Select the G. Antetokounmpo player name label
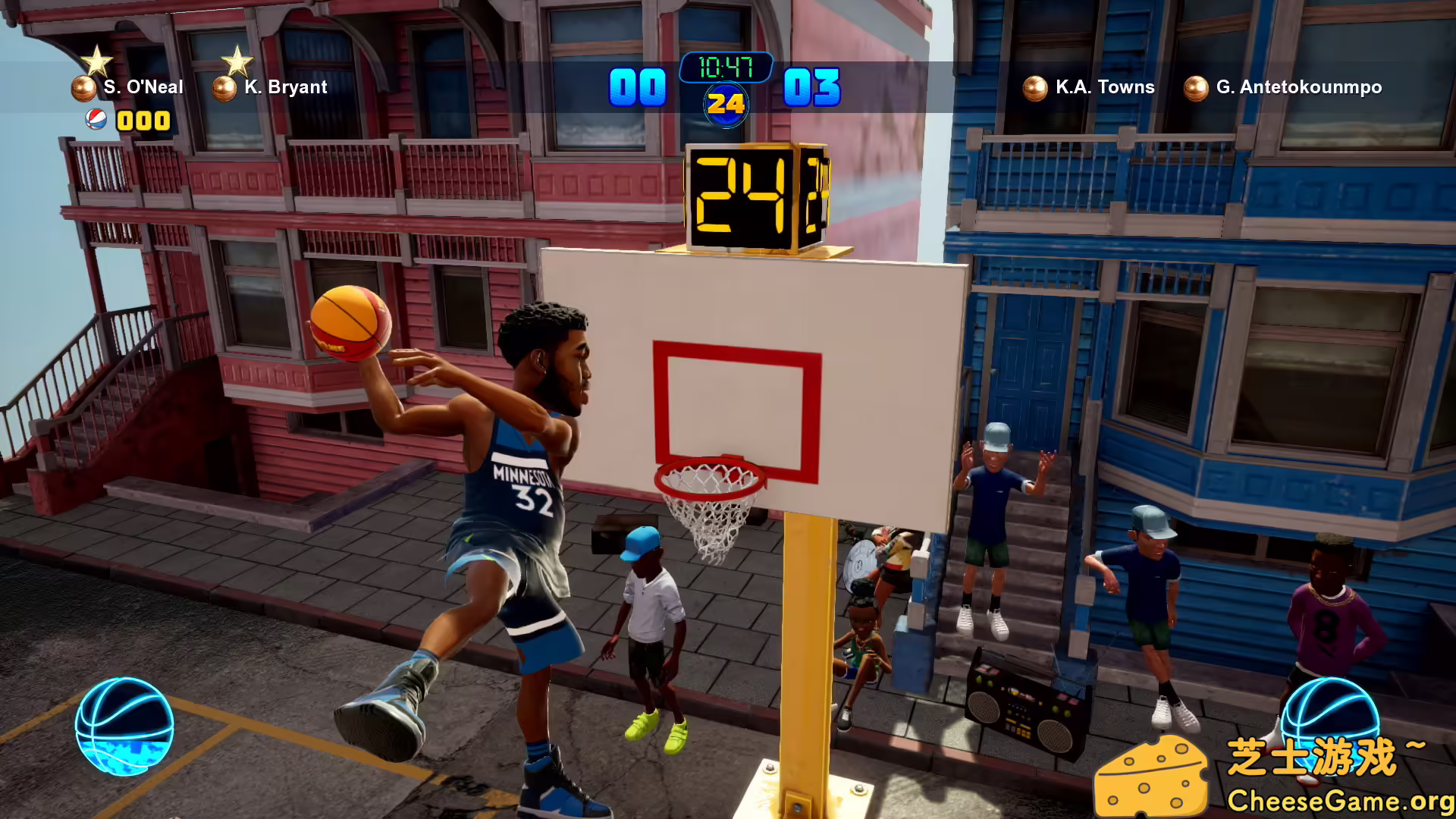Screen dimensions: 1456x819 pyautogui.click(x=1299, y=87)
